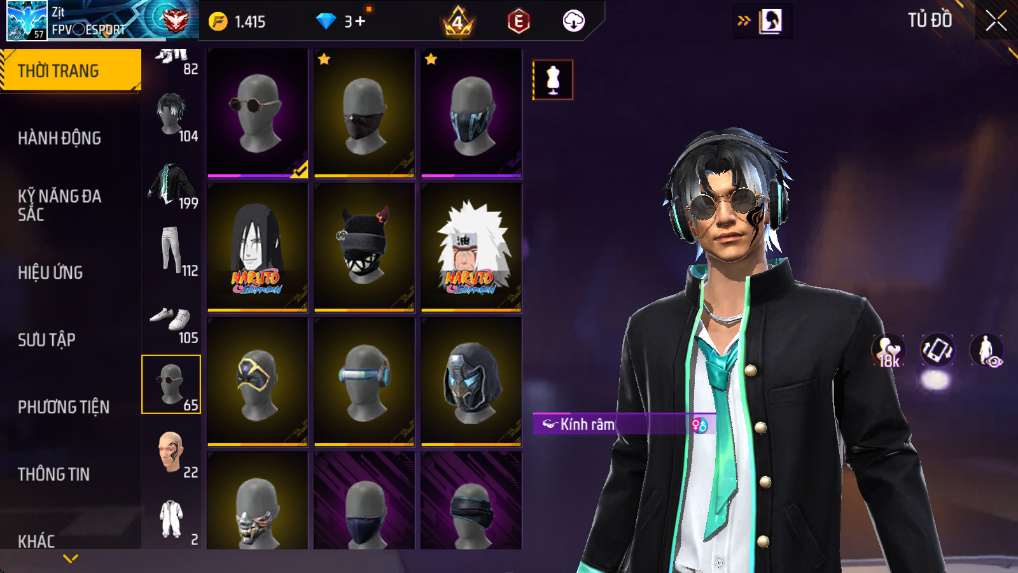The width and height of the screenshot is (1018, 573).
Task: Switch to the THỜI TRANG tab
Action: [x=70, y=71]
